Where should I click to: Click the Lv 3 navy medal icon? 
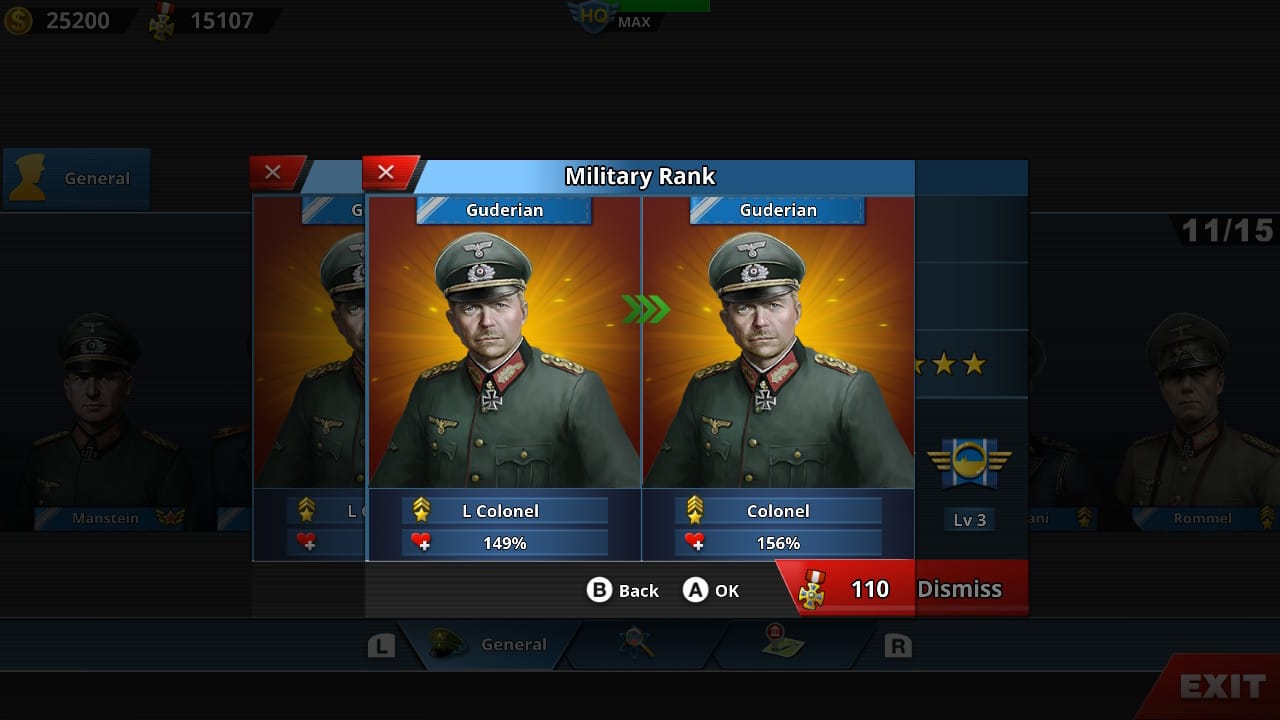pos(968,463)
